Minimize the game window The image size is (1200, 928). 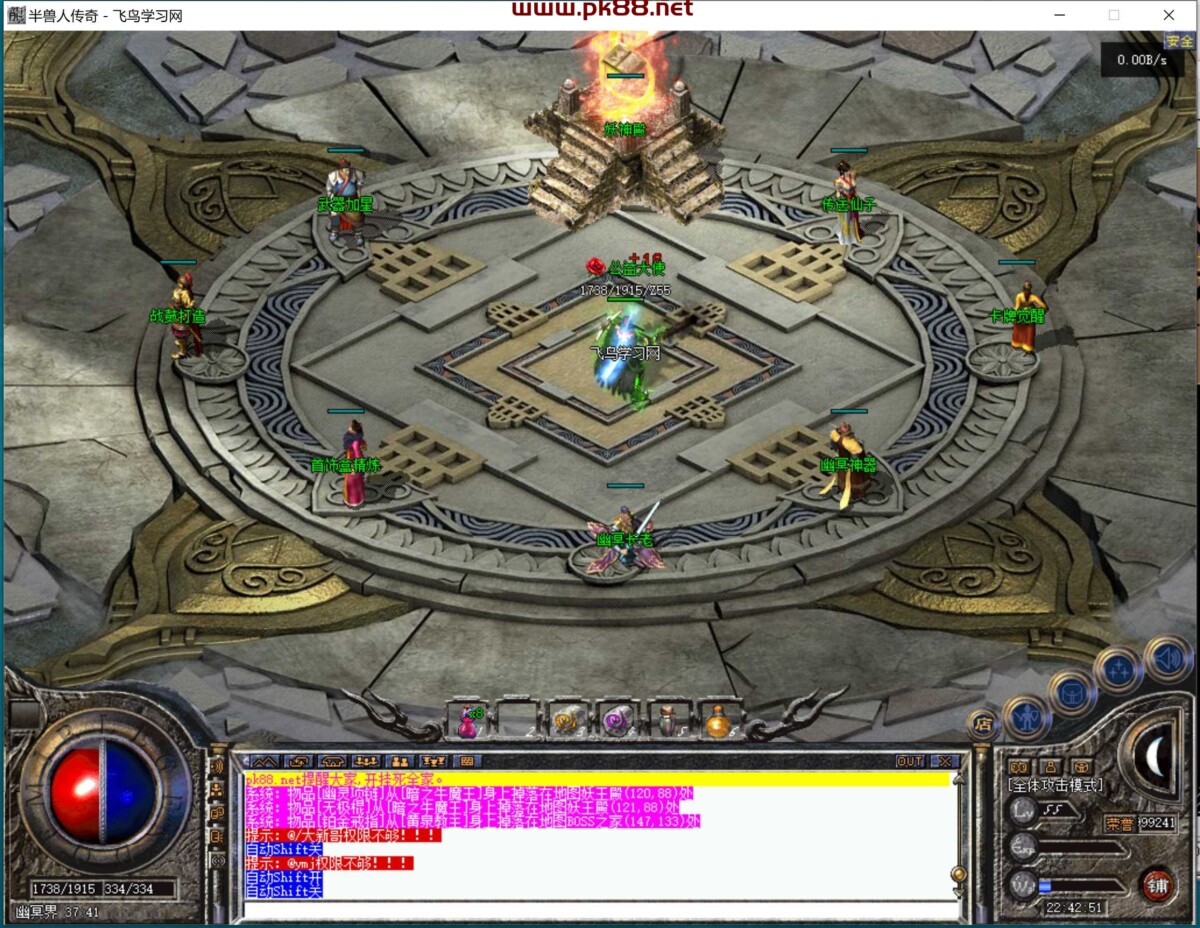1060,15
